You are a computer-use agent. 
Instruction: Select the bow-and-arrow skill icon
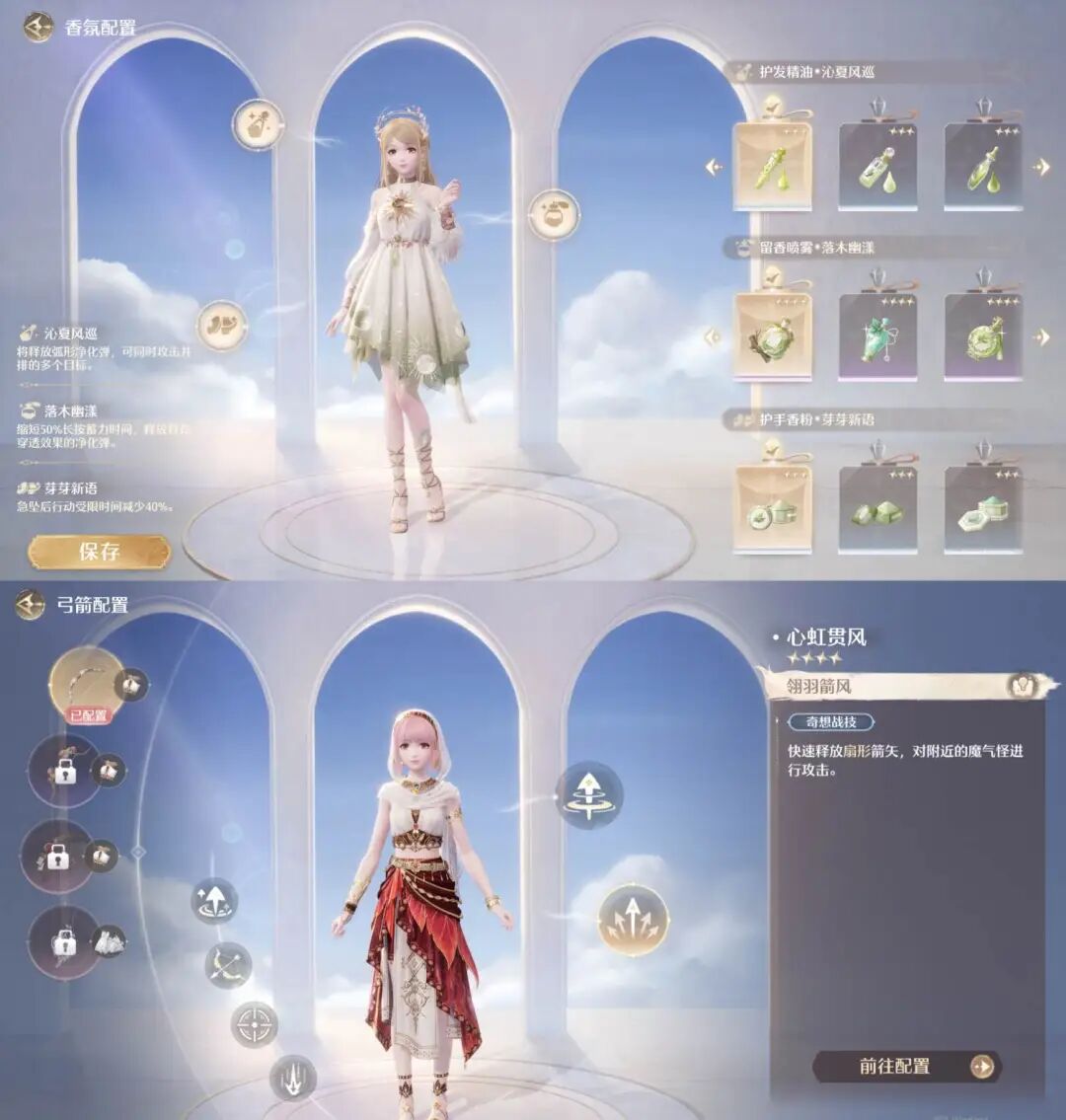click(228, 964)
